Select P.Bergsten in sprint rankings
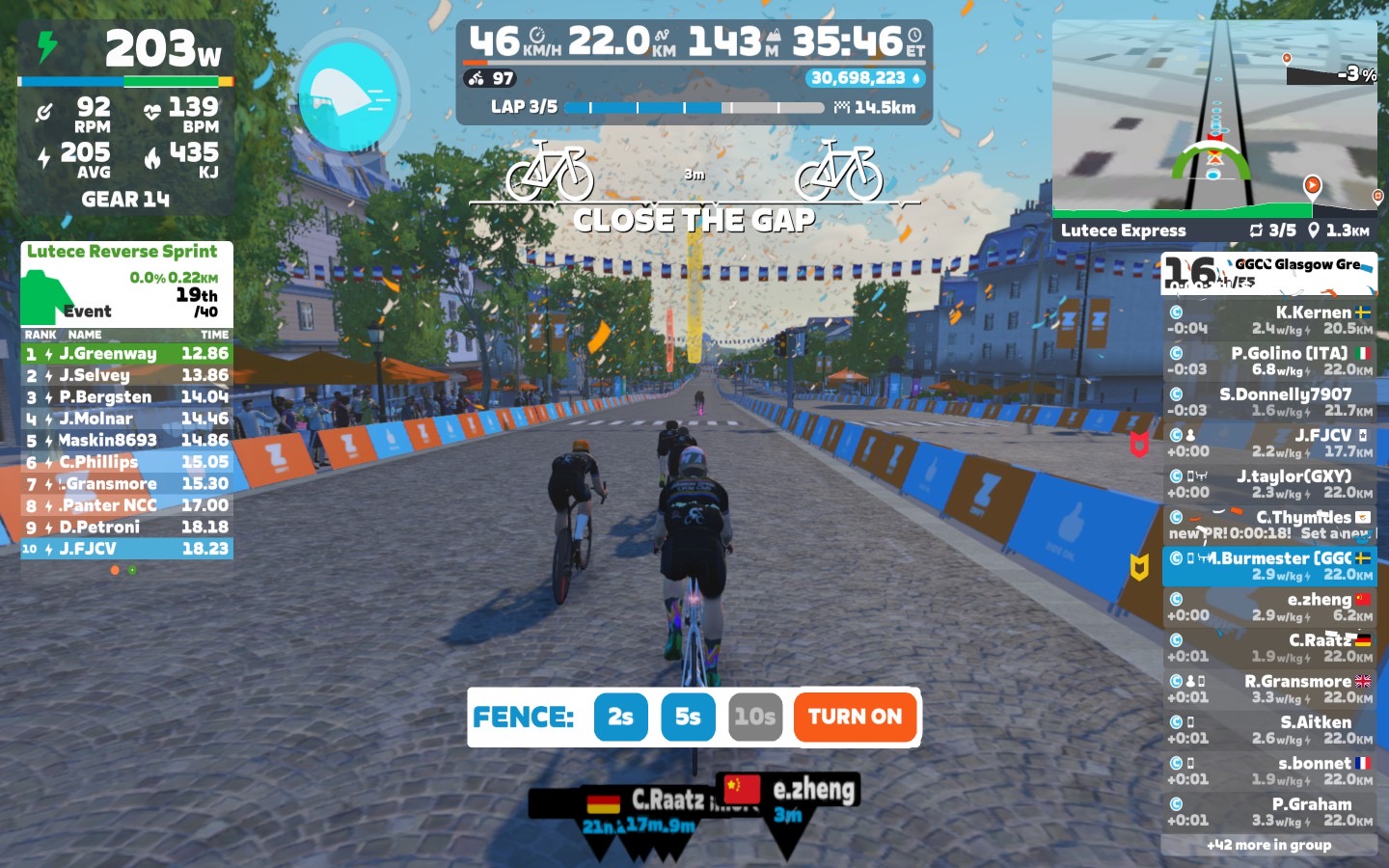Viewport: 1389px width, 868px height. coord(126,397)
